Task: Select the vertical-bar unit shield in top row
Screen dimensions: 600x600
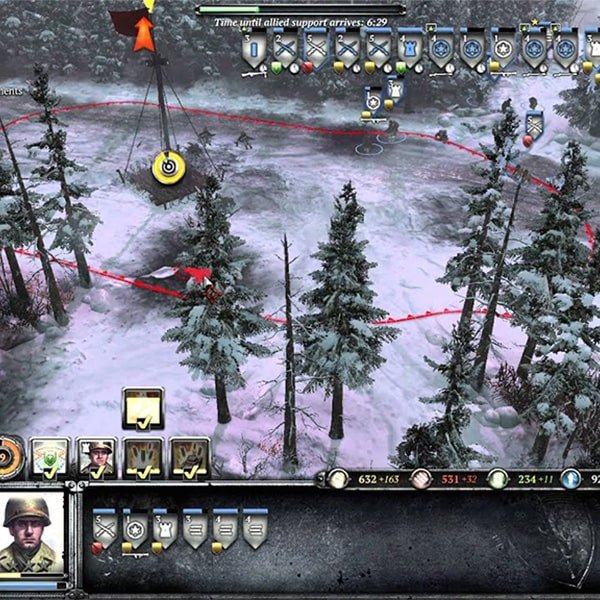Action: click(x=255, y=49)
